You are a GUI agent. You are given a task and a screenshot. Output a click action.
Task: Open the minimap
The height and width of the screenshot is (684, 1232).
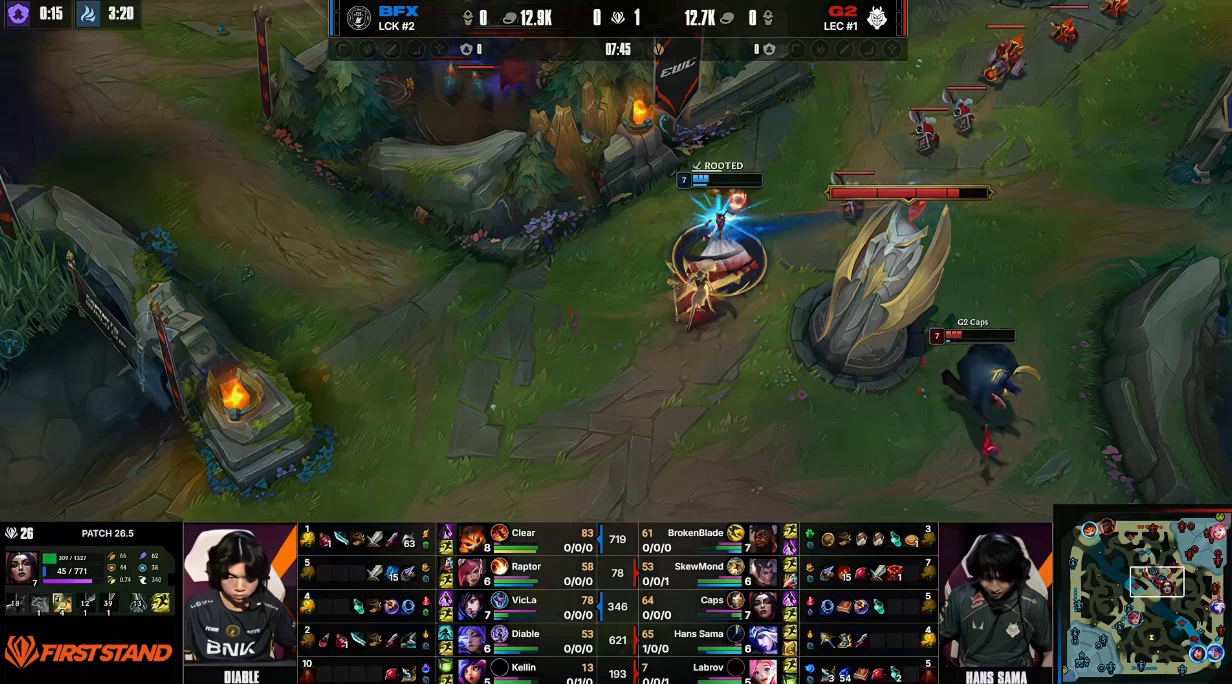pyautogui.click(x=1144, y=595)
